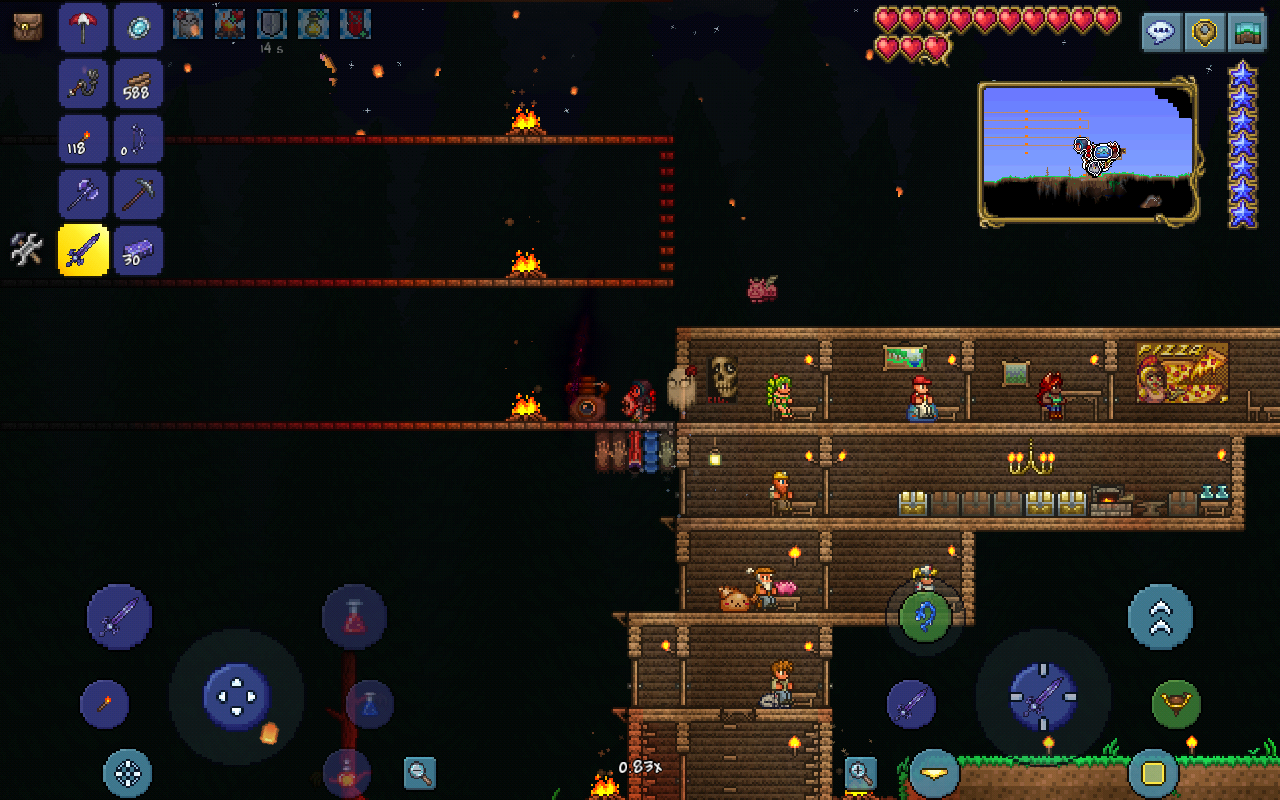The height and width of the screenshot is (800, 1280).
Task: Open the crossed hammer and wrench crafting menu
Action: tap(27, 250)
